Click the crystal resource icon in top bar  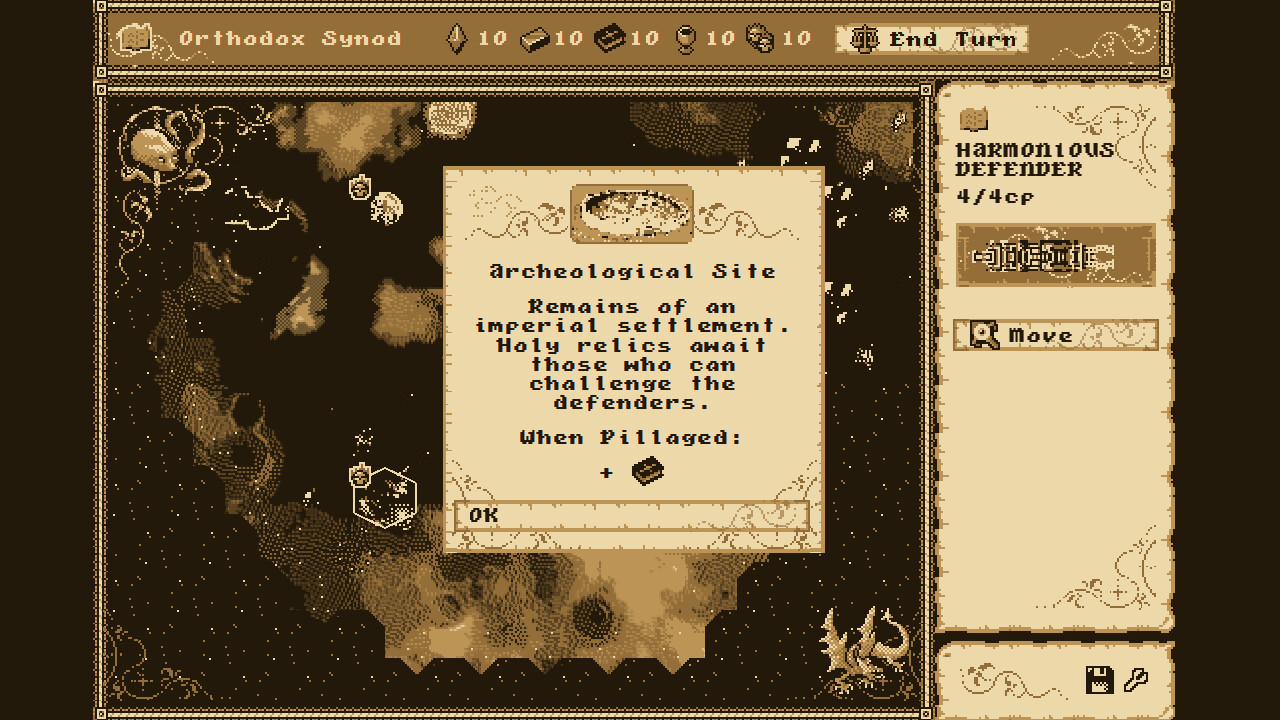(x=455, y=40)
